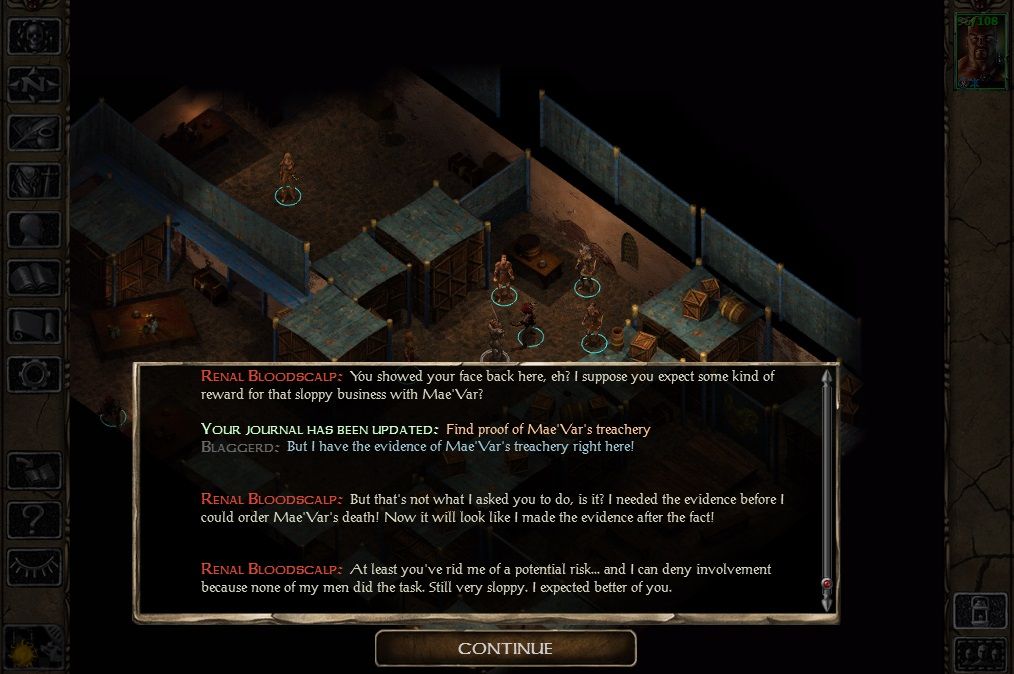Click the dialogue box scrollbar

coord(826,490)
